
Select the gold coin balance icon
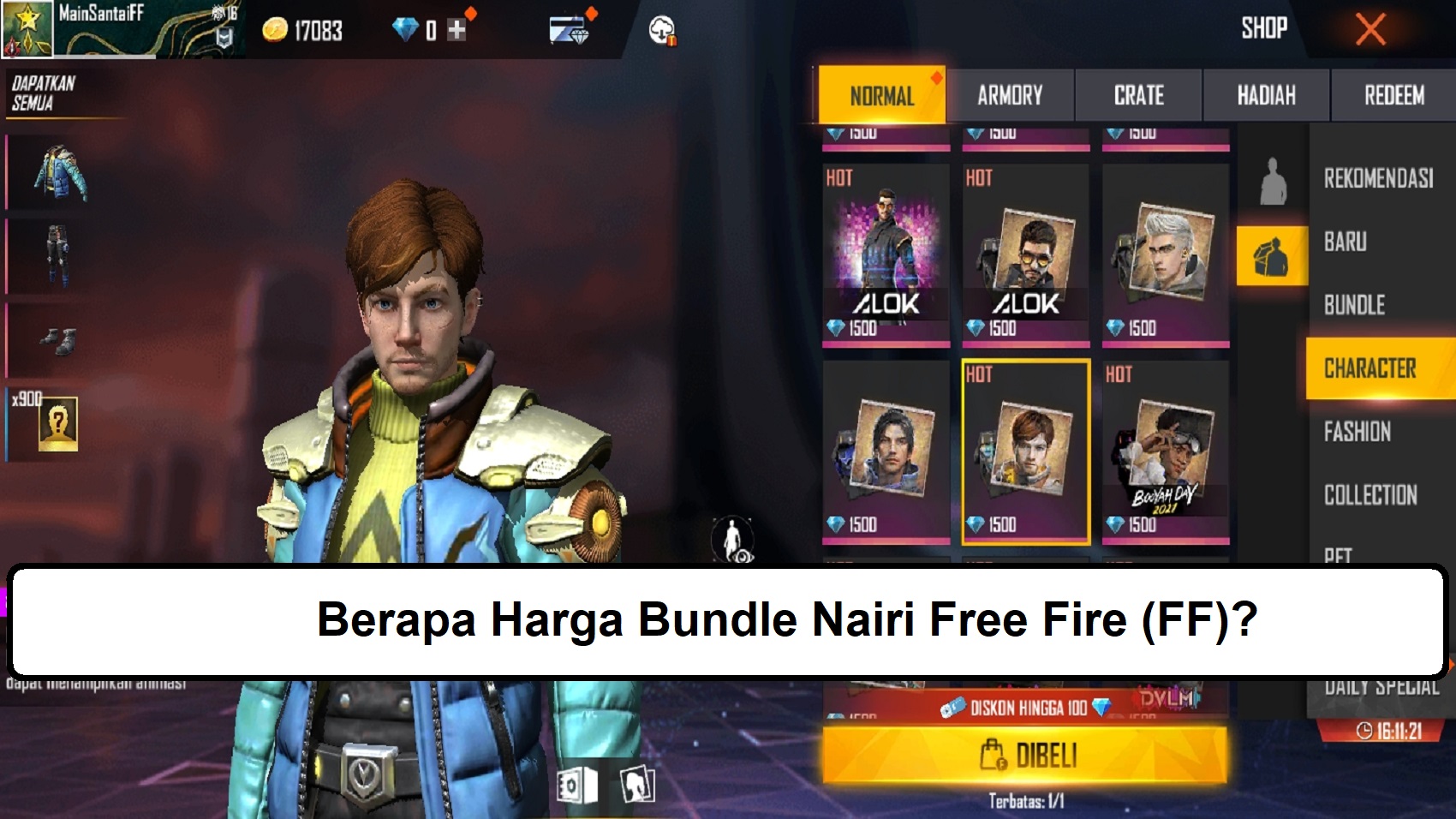273,30
